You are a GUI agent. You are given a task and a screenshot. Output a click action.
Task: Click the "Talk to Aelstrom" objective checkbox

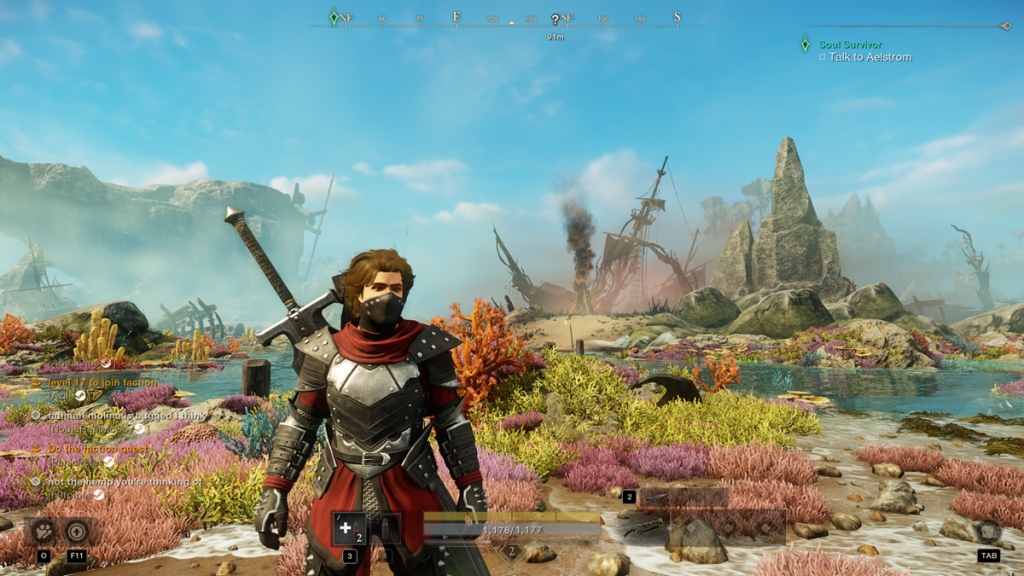822,58
